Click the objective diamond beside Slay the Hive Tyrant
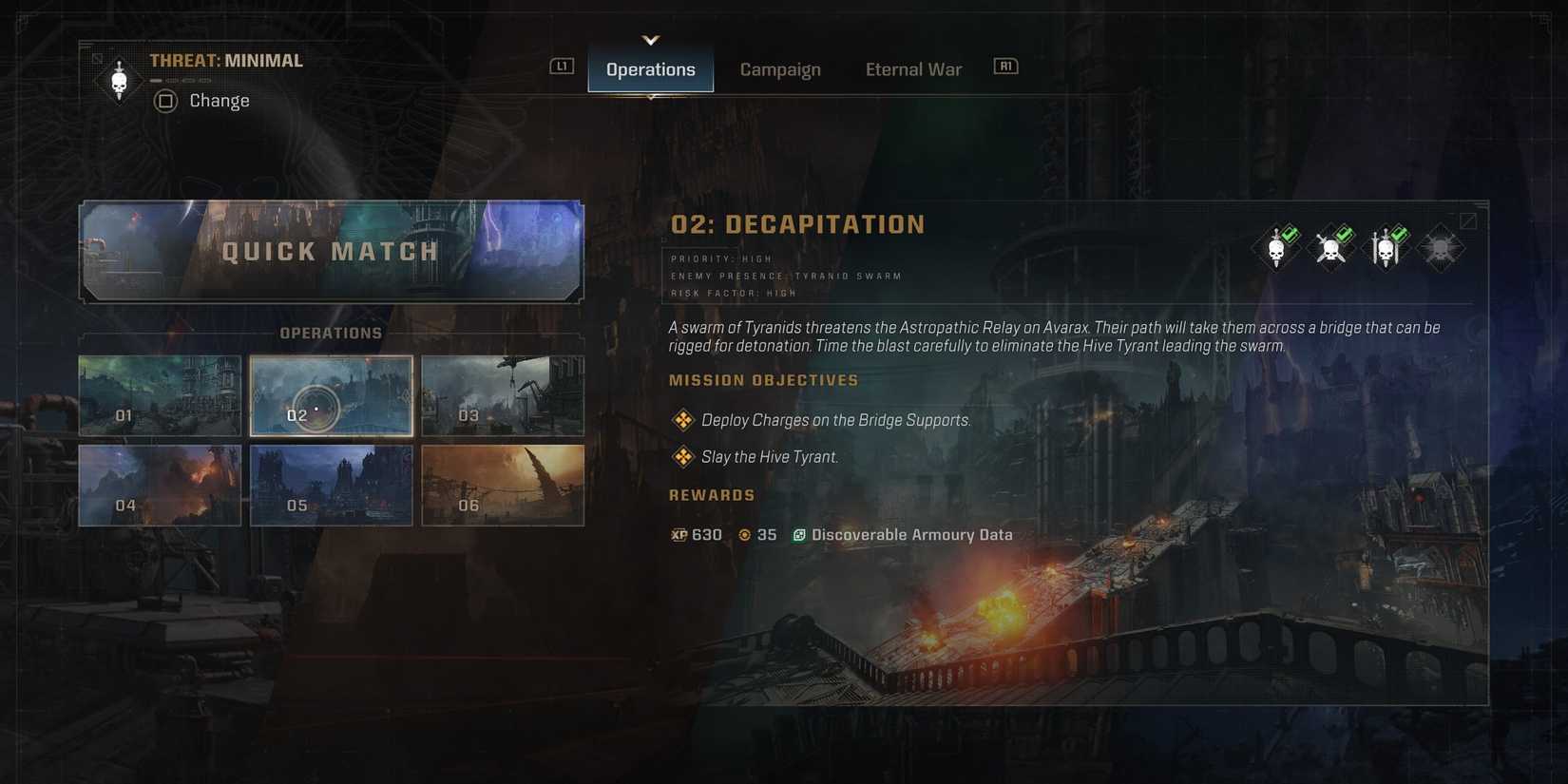Viewport: 1568px width, 784px height. [682, 456]
